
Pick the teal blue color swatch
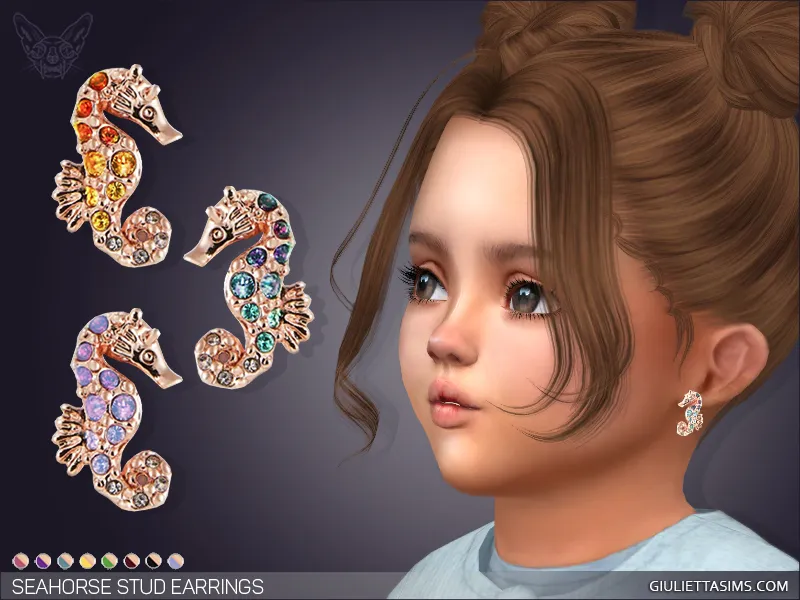tap(65, 561)
